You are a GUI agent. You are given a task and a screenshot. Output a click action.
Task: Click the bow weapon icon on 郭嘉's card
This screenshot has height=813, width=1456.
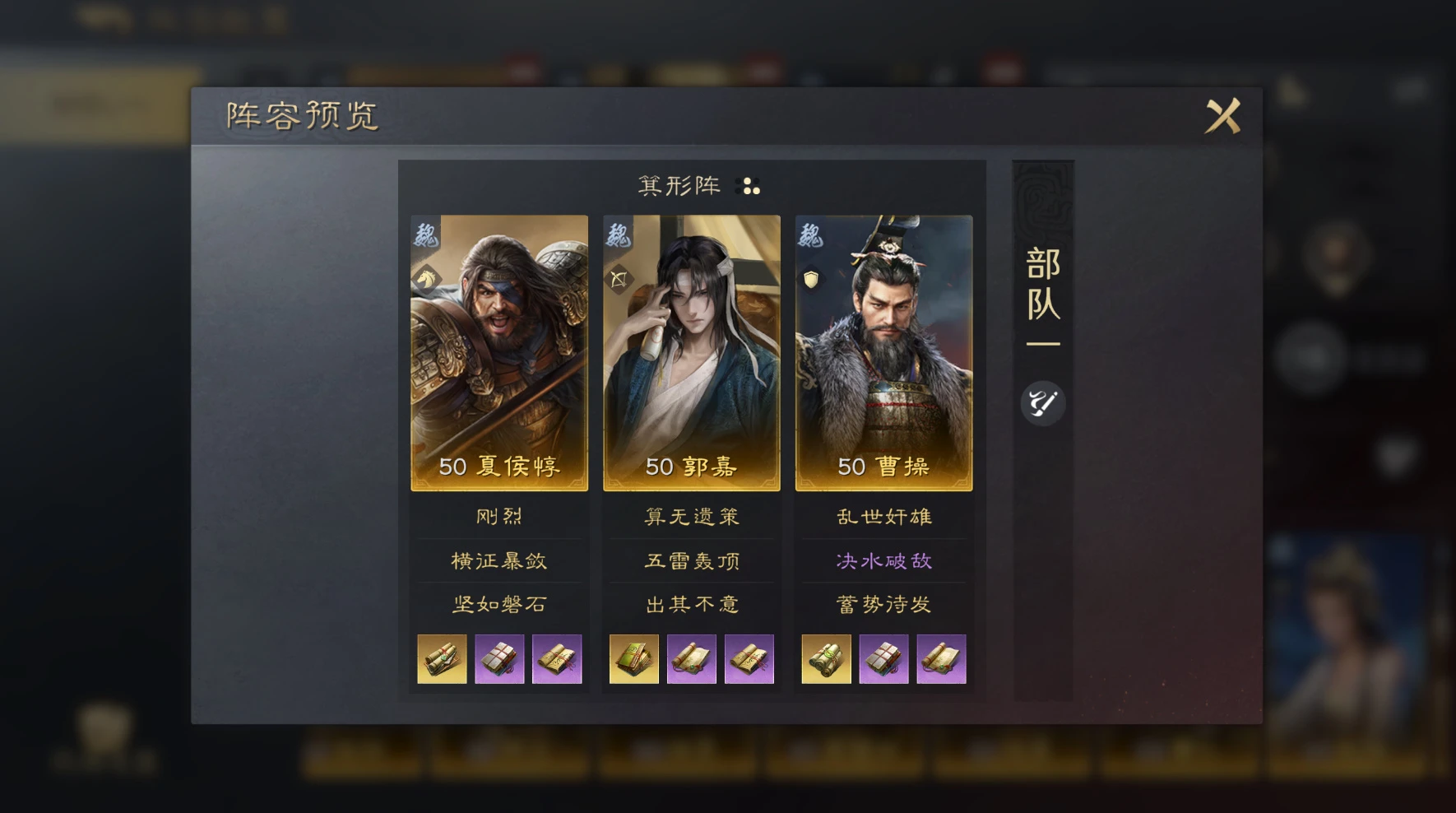pos(619,281)
